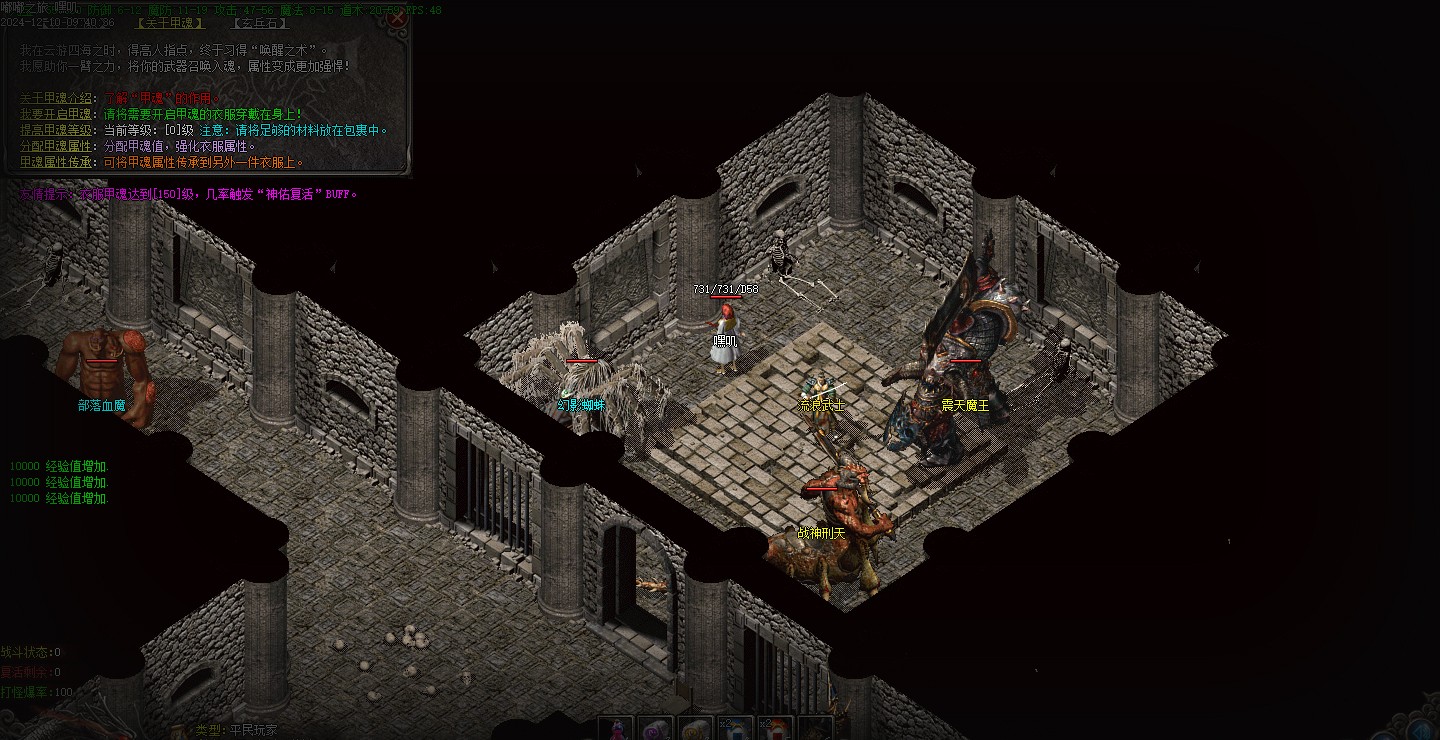Use the red x2 bundle in the hotbar
1440x740 pixels.
775,729
